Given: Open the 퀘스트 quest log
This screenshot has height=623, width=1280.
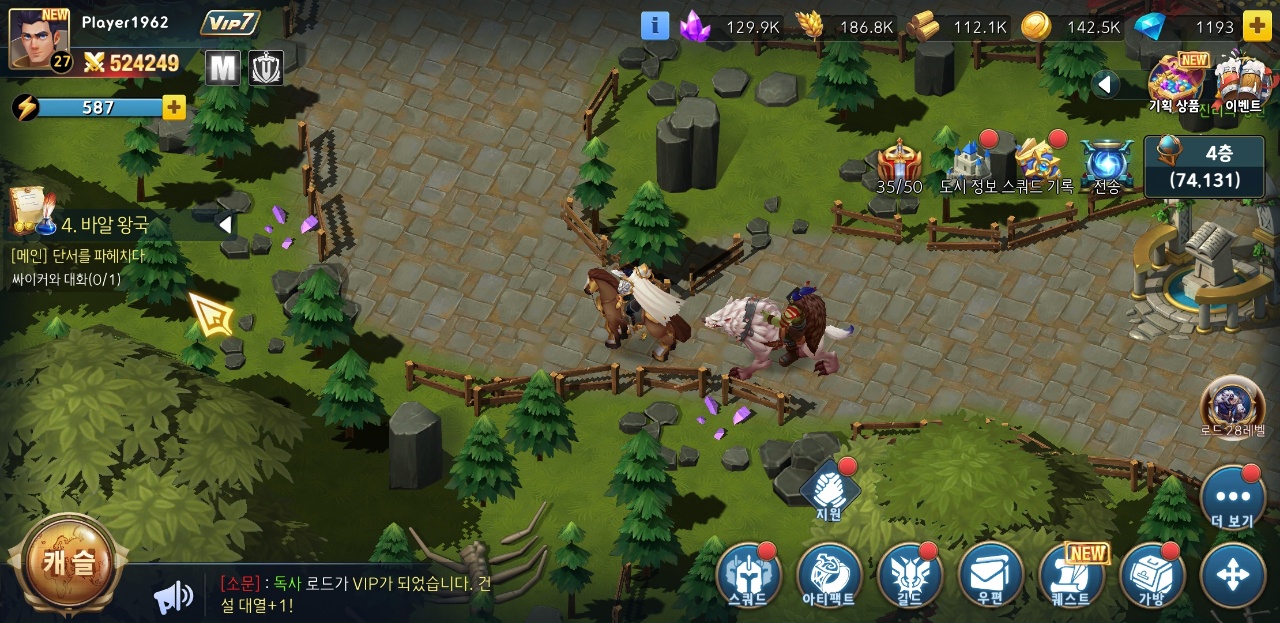Looking at the screenshot, I should point(1071,576).
